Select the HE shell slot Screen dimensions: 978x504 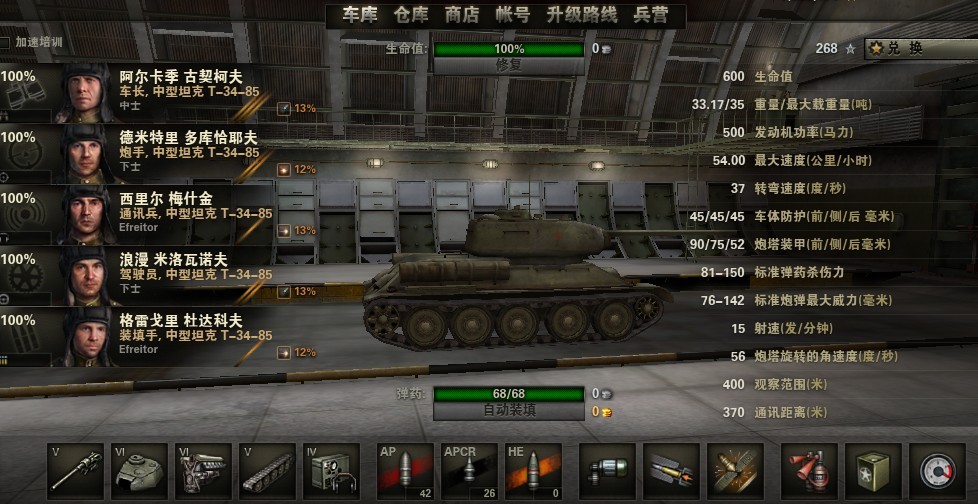coord(533,471)
